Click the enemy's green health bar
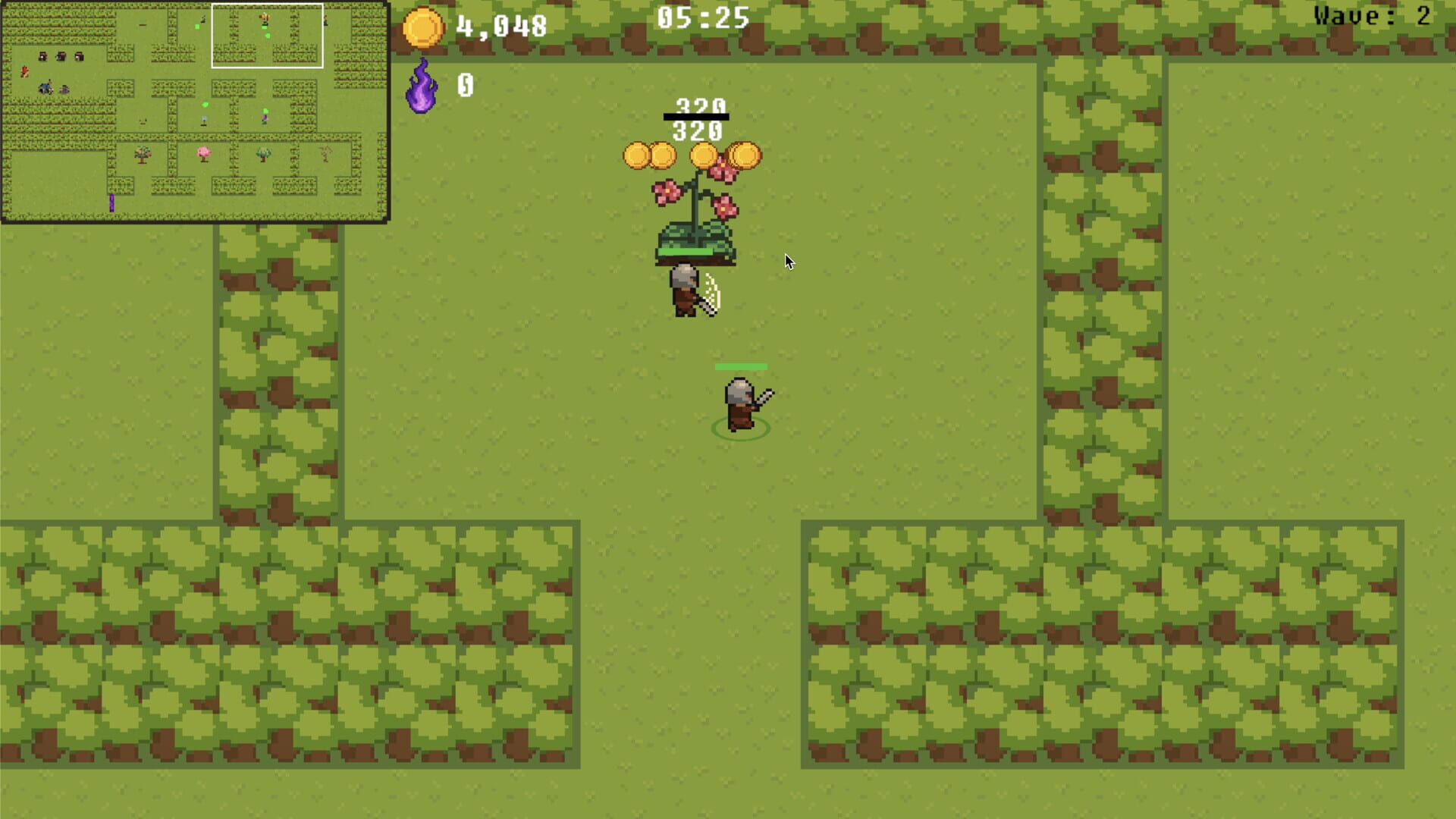Screen dimensions: 1456x819 (740, 366)
